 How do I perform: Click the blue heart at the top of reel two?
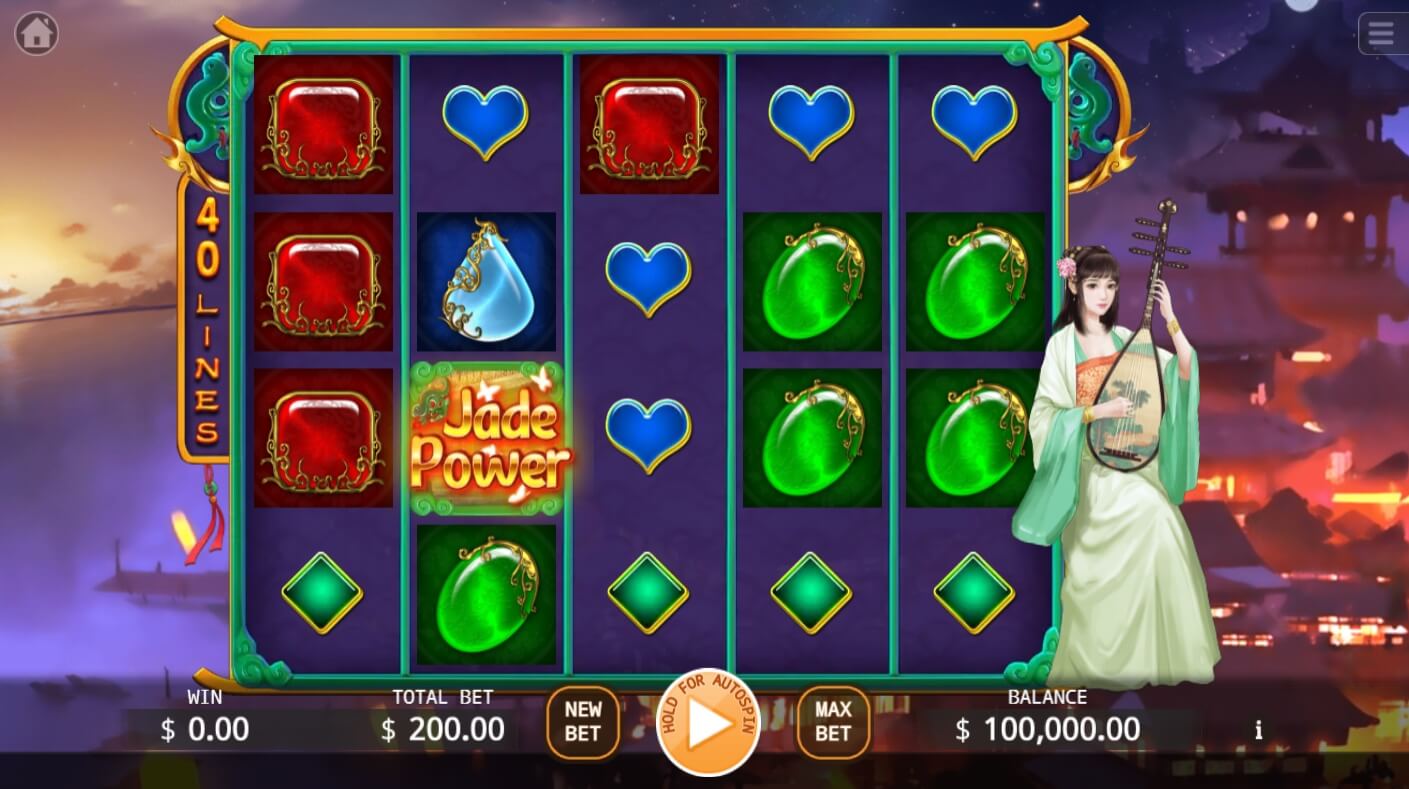(487, 122)
